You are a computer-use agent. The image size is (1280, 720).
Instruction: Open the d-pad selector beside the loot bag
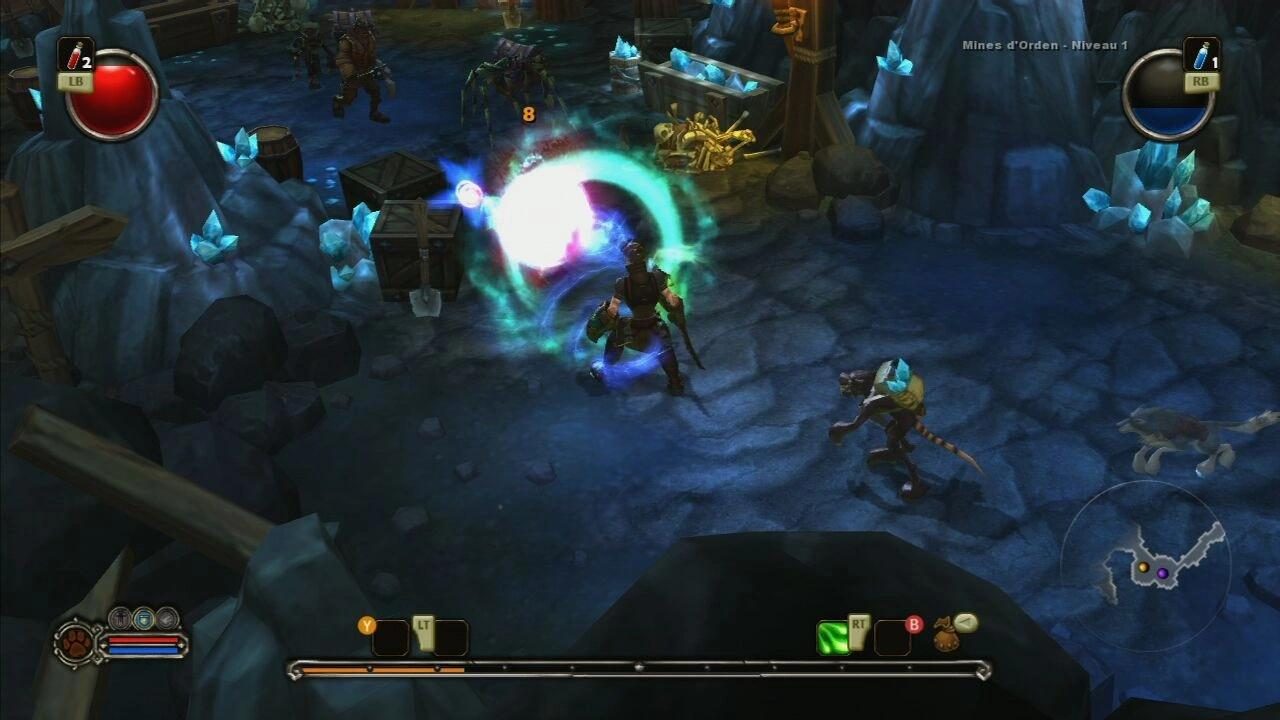tap(964, 624)
